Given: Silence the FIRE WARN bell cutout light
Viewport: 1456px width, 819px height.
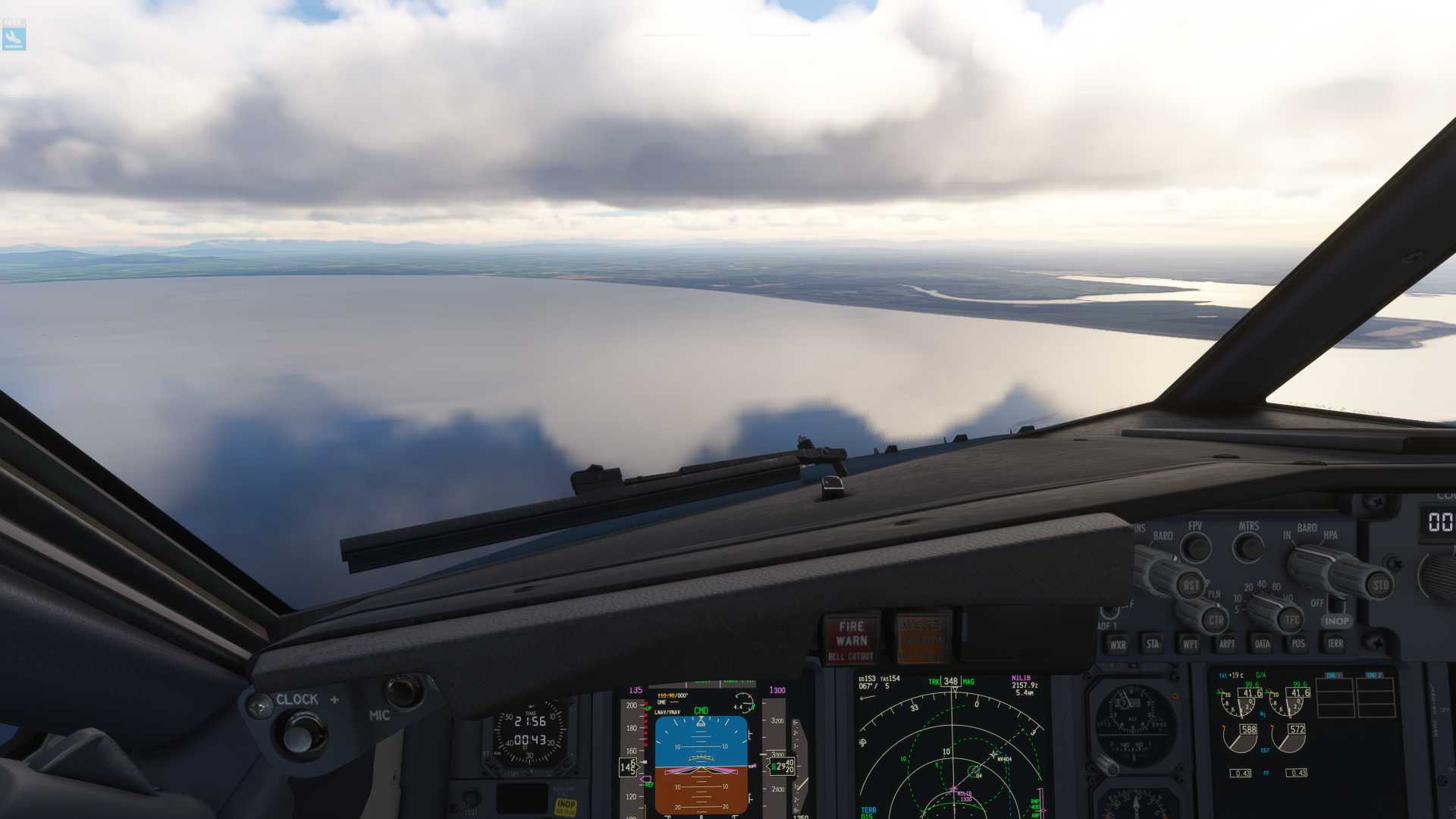Looking at the screenshot, I should (x=851, y=639).
